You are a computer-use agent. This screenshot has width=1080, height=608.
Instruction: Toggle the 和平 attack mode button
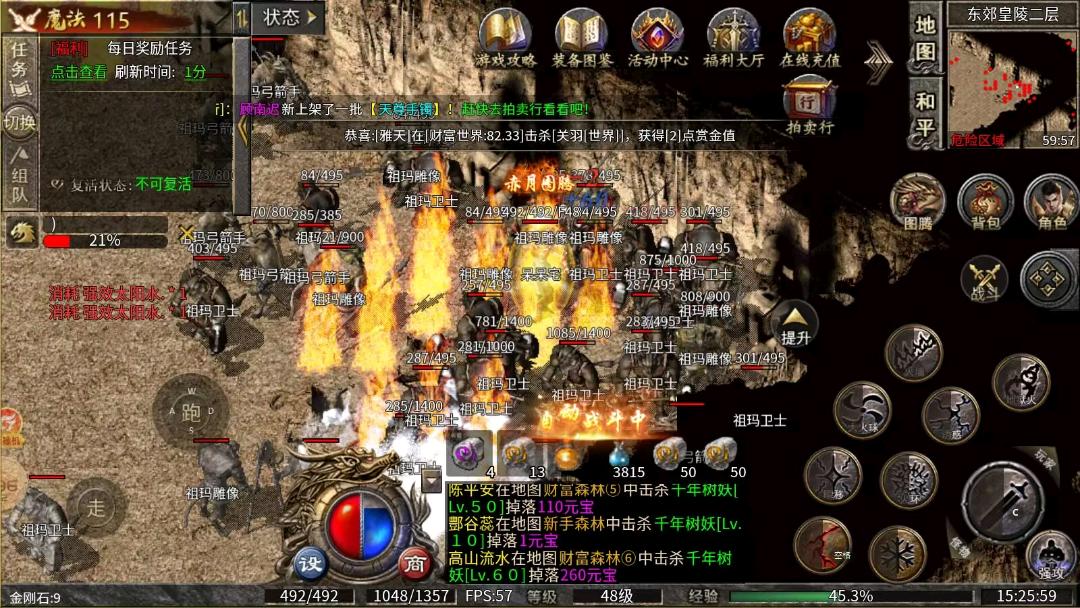pos(926,114)
